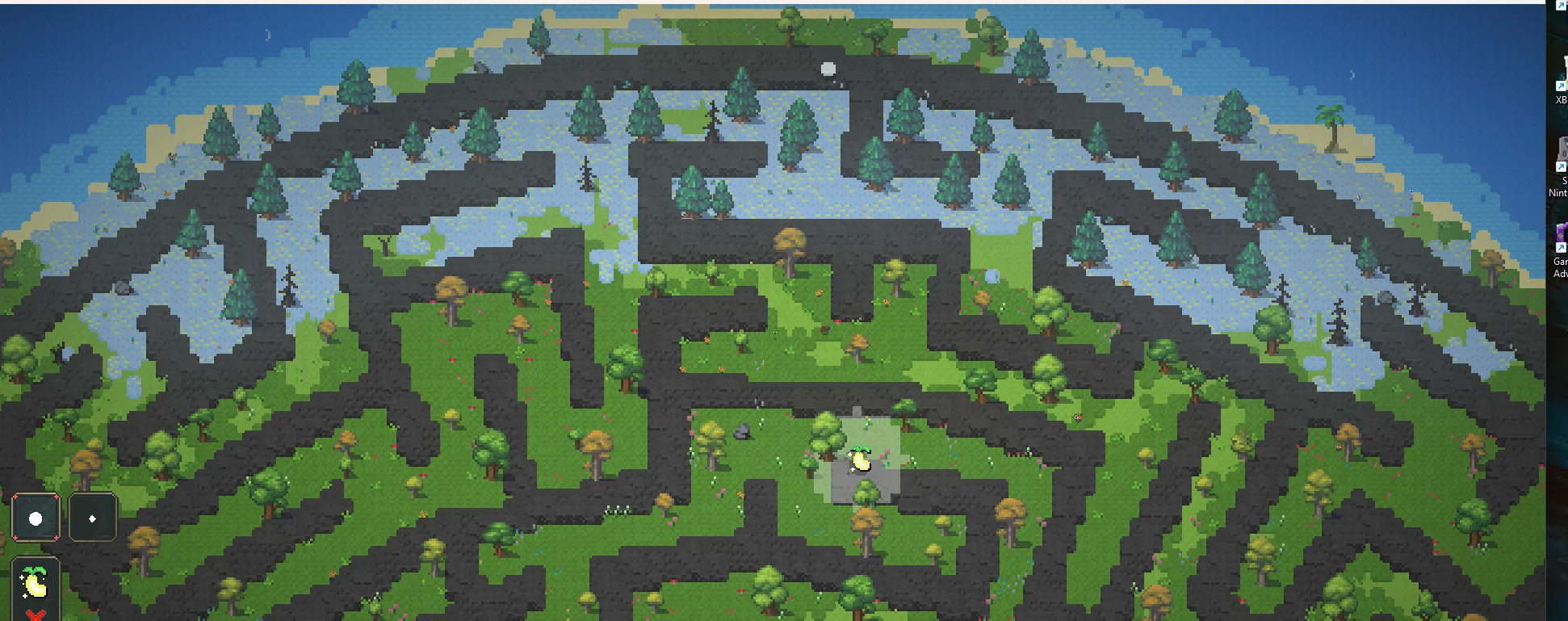Viewport: 1568px width, 621px height.
Task: Click the red marker below the fruit power panel
Action: click(35, 614)
